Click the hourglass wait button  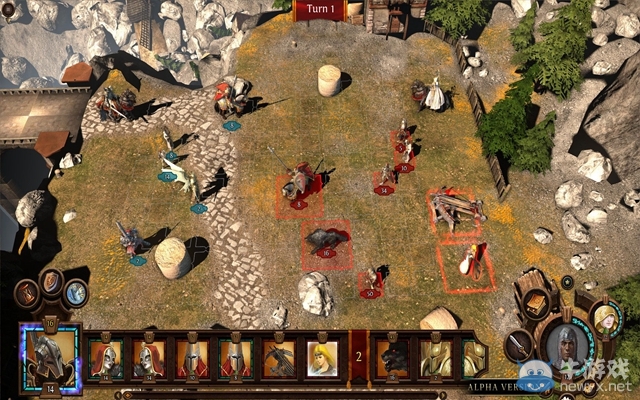[27, 293]
